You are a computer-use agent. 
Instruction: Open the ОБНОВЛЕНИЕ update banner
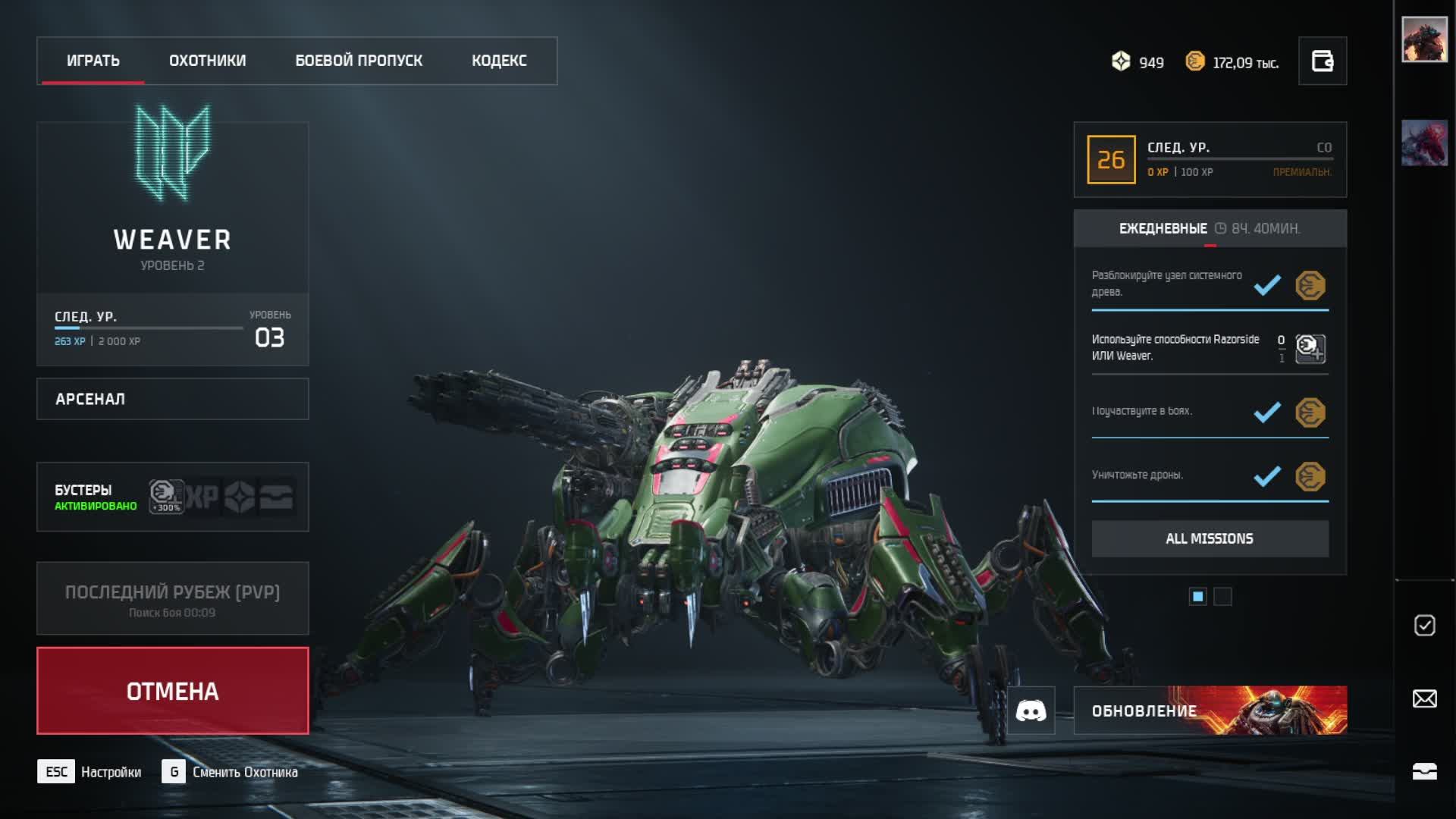[1210, 711]
